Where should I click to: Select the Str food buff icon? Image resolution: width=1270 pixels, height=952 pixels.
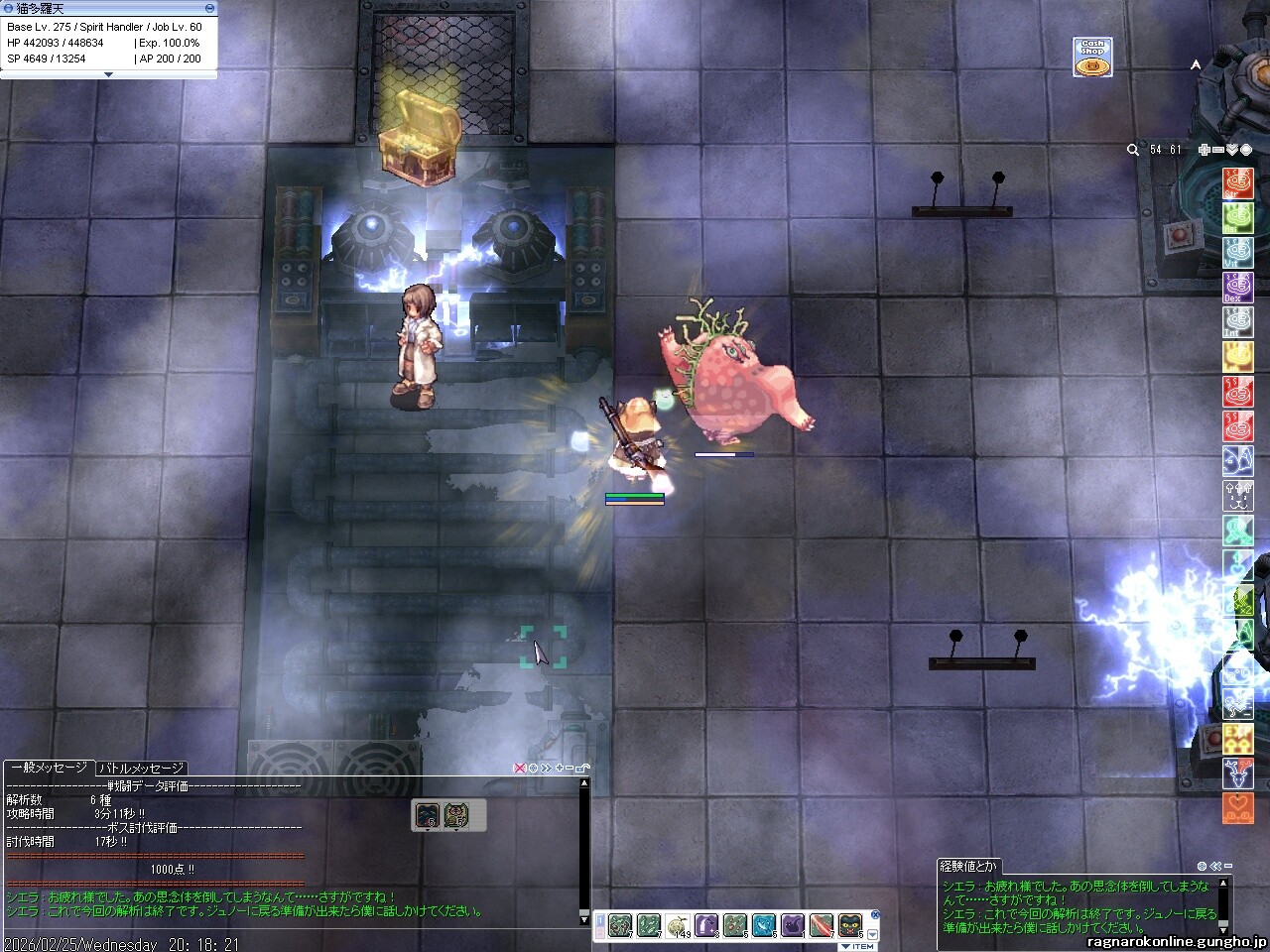[x=1237, y=183]
